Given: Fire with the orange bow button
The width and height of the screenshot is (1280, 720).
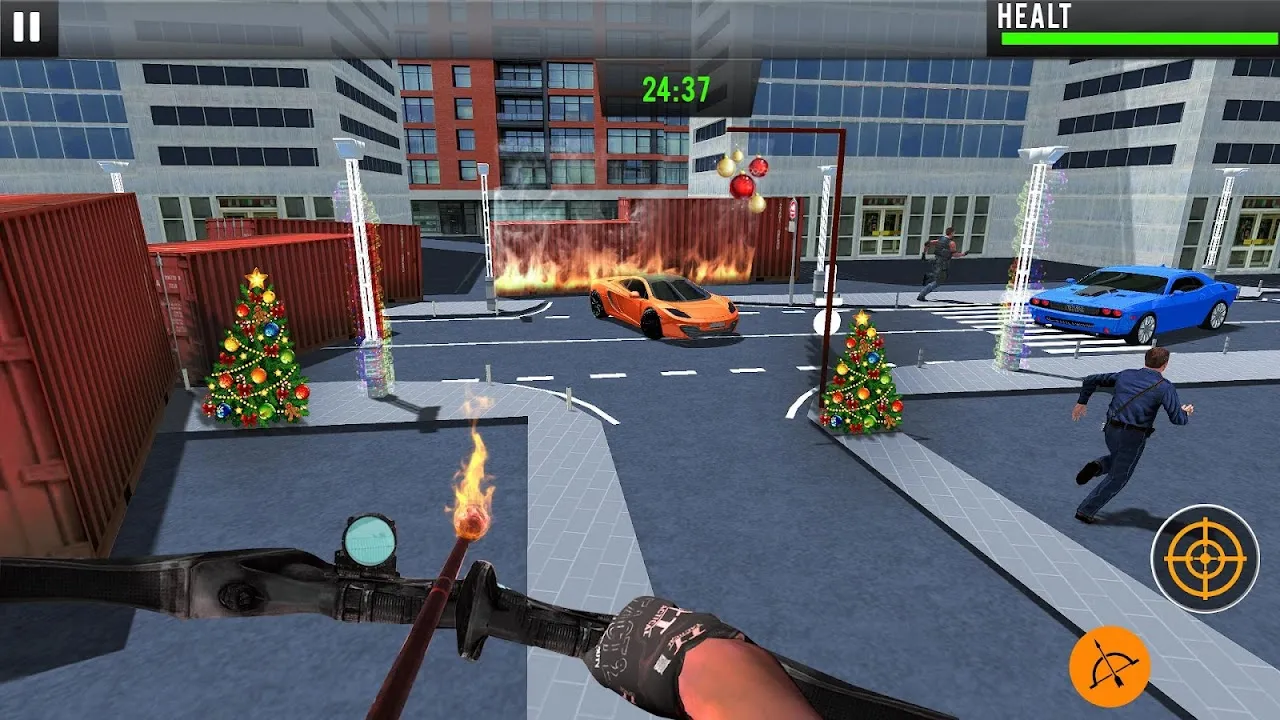Looking at the screenshot, I should click(1109, 666).
